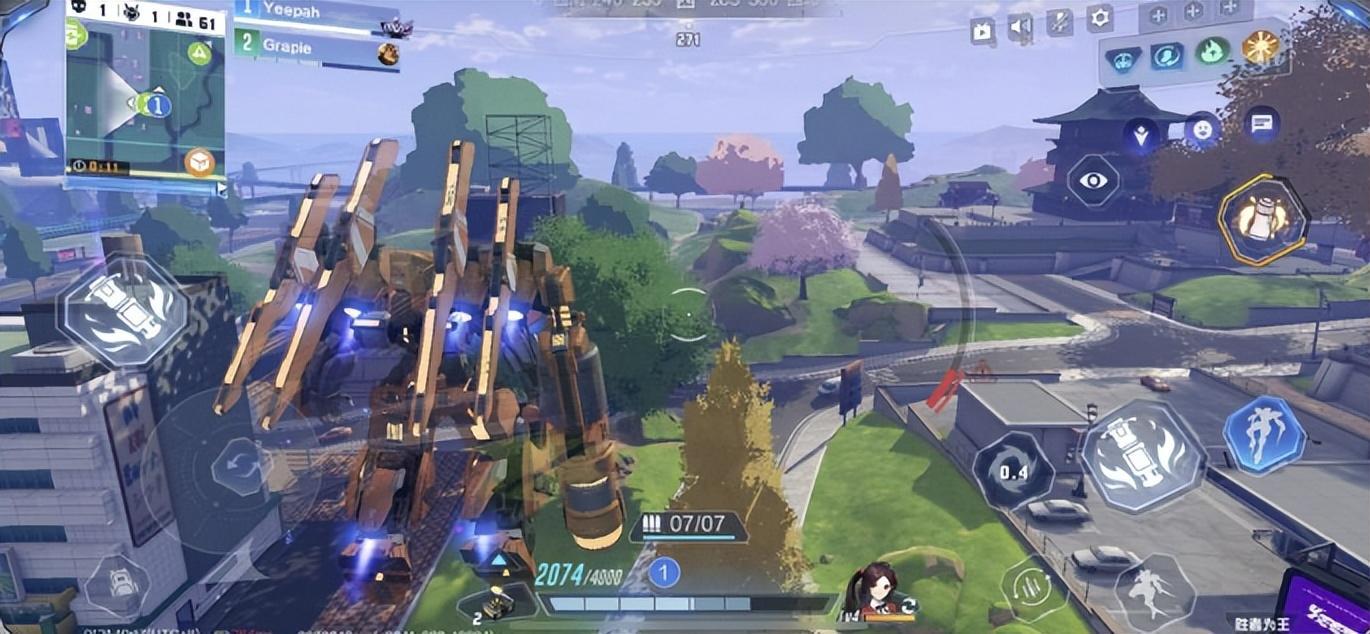Viewport: 1370px width, 634px height.
Task: Select teammate Grapie in squad list
Action: coord(312,48)
